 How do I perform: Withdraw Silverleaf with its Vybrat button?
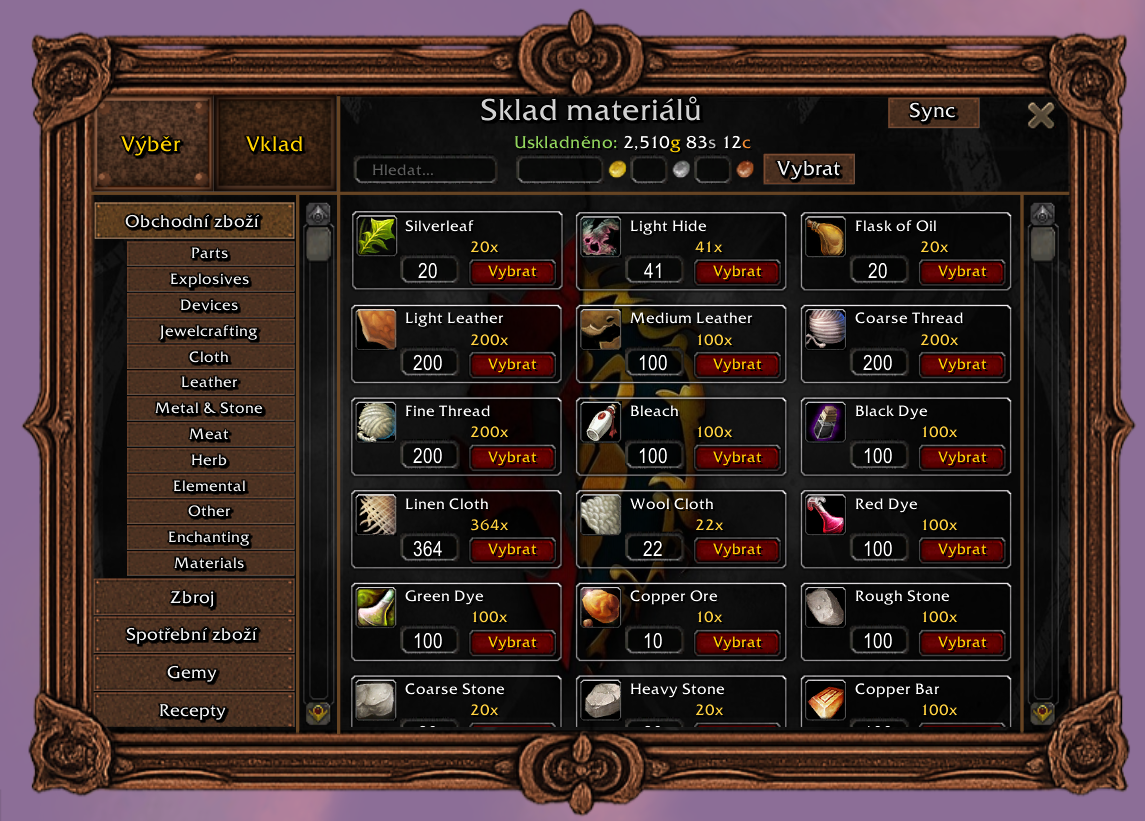click(512, 271)
